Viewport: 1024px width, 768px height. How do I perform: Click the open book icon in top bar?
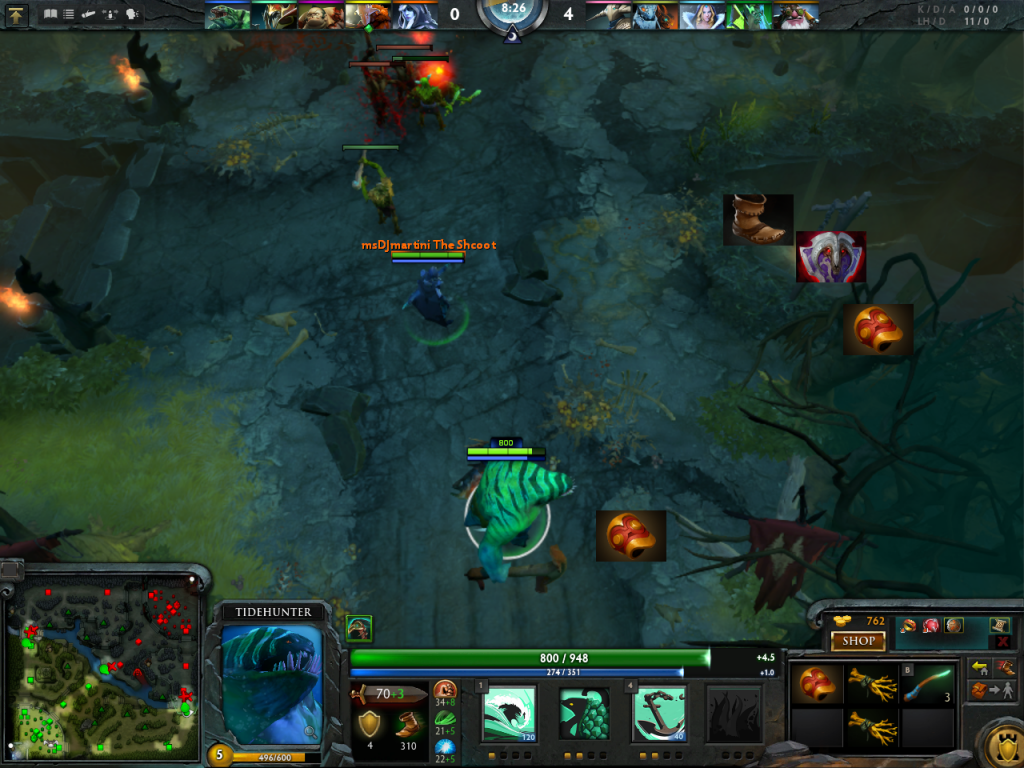(51, 15)
